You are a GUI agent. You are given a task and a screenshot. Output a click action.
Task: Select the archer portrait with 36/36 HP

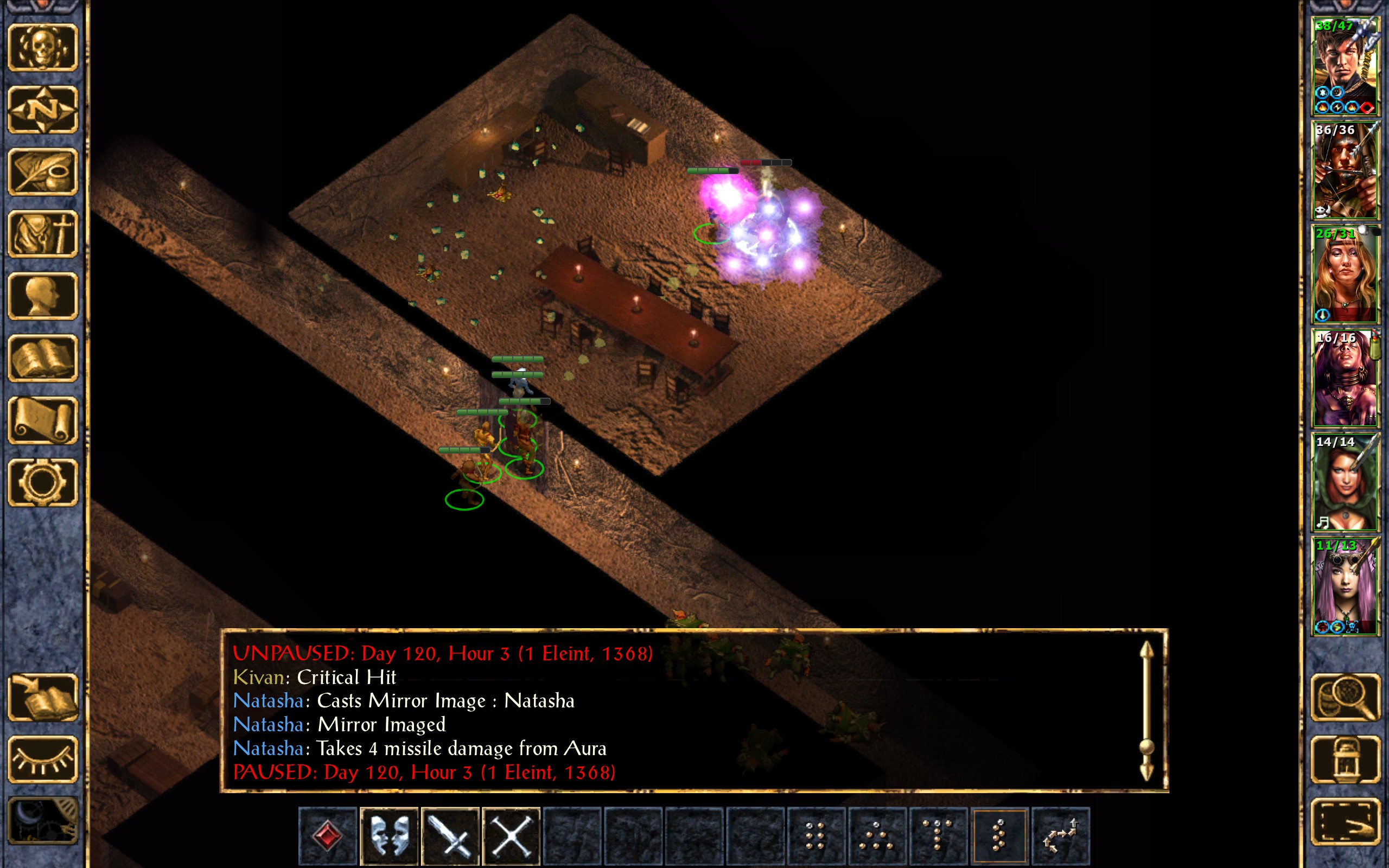point(1345,170)
